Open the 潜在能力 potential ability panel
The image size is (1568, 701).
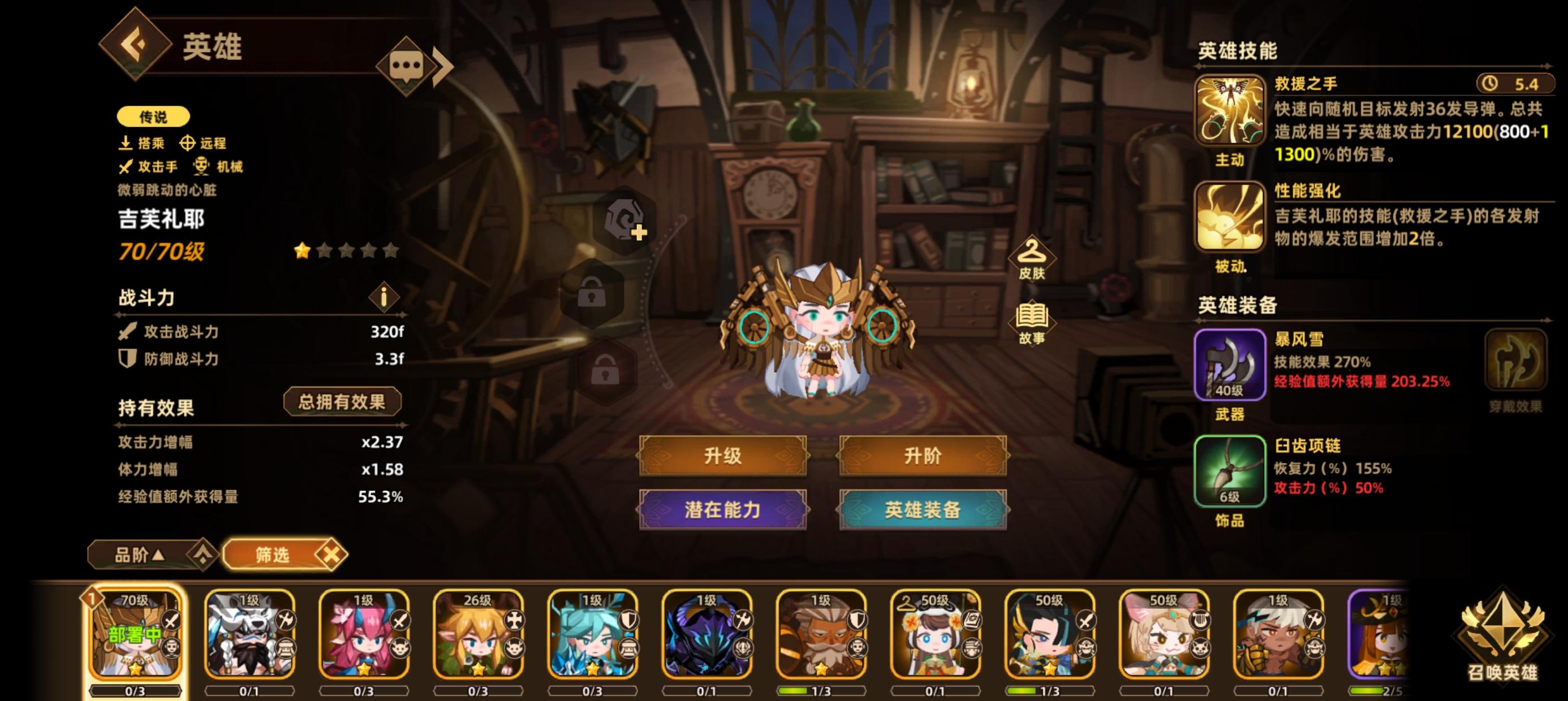coord(725,511)
